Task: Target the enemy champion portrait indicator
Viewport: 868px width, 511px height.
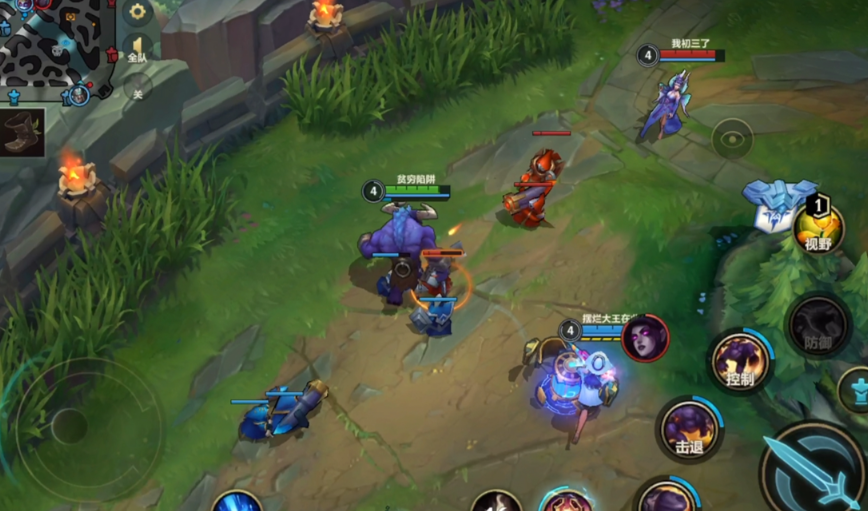Action: coord(645,337)
